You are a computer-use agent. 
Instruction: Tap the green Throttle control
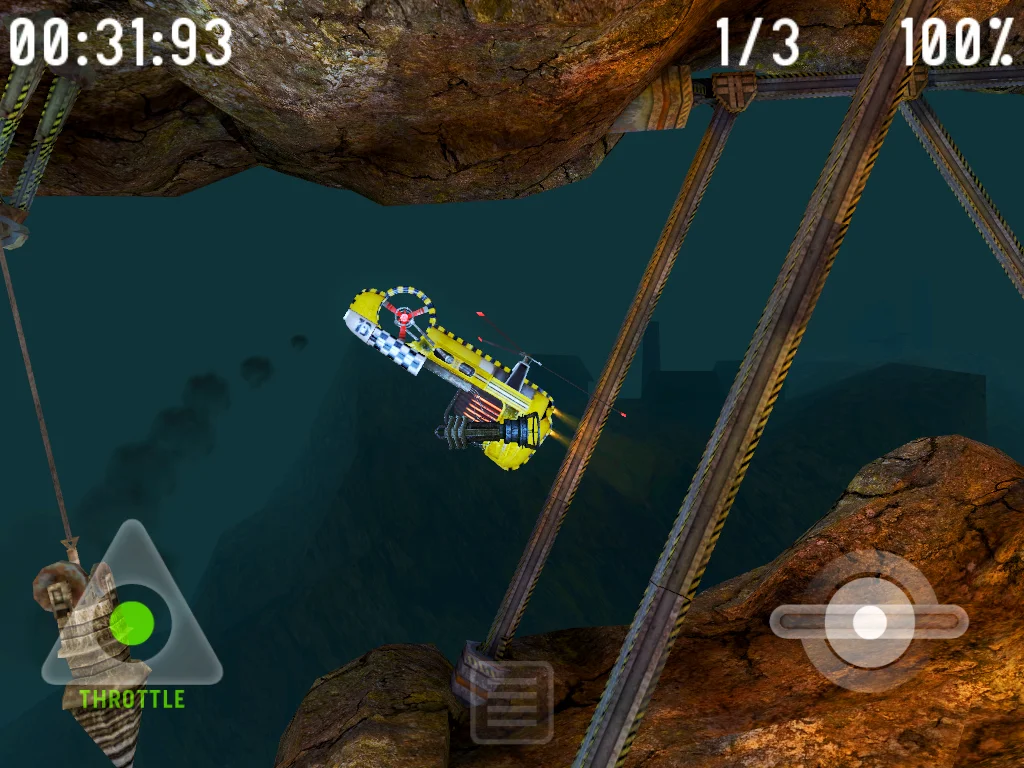click(131, 623)
